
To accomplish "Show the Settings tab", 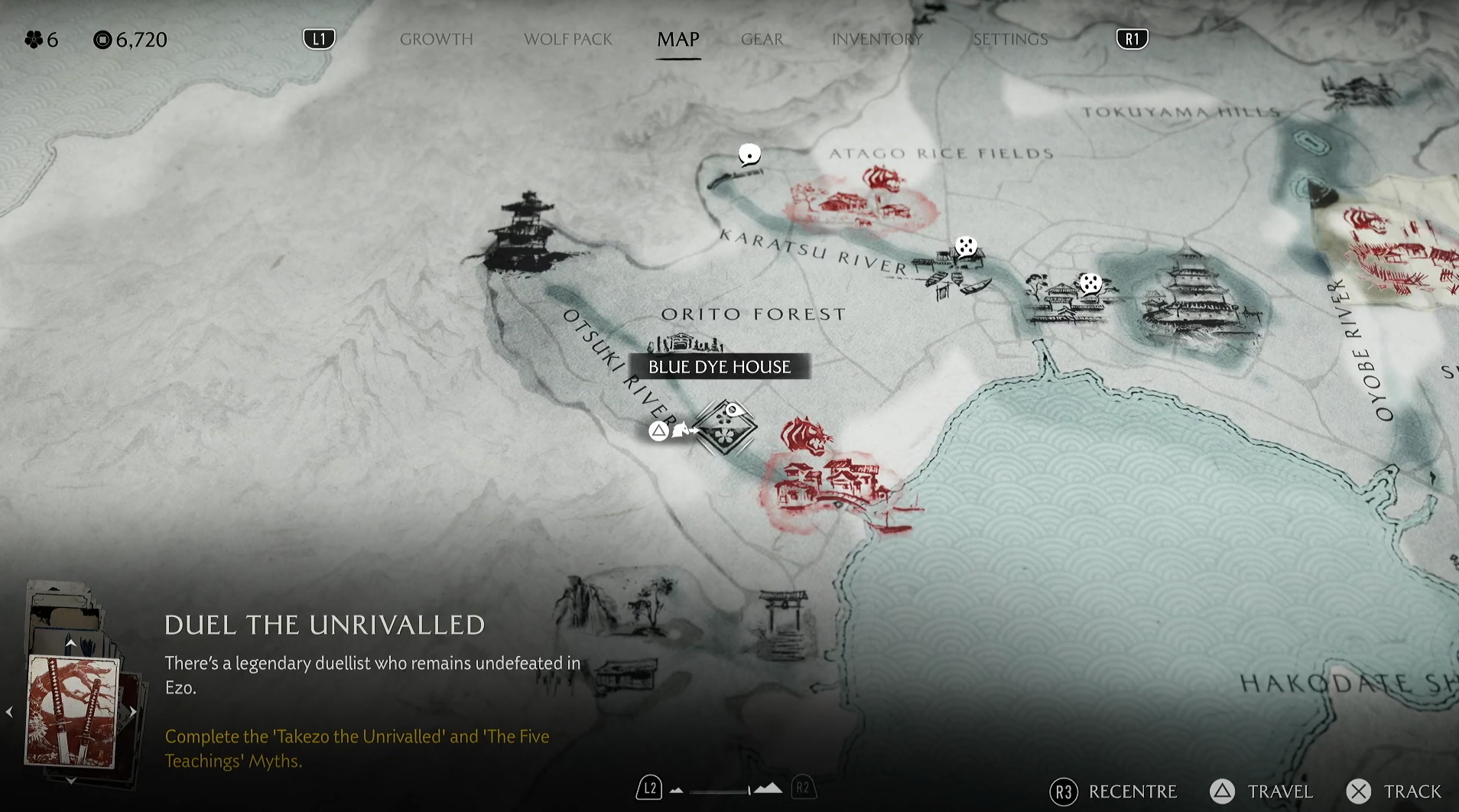I will coord(1010,39).
